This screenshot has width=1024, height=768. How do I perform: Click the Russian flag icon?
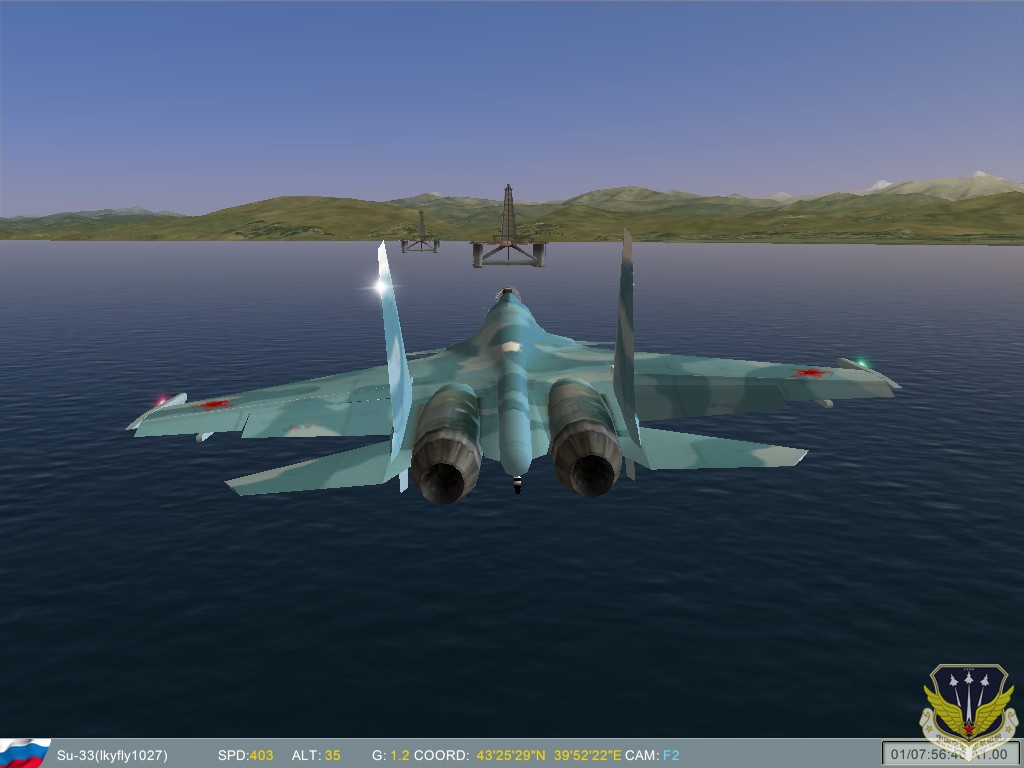(24, 753)
